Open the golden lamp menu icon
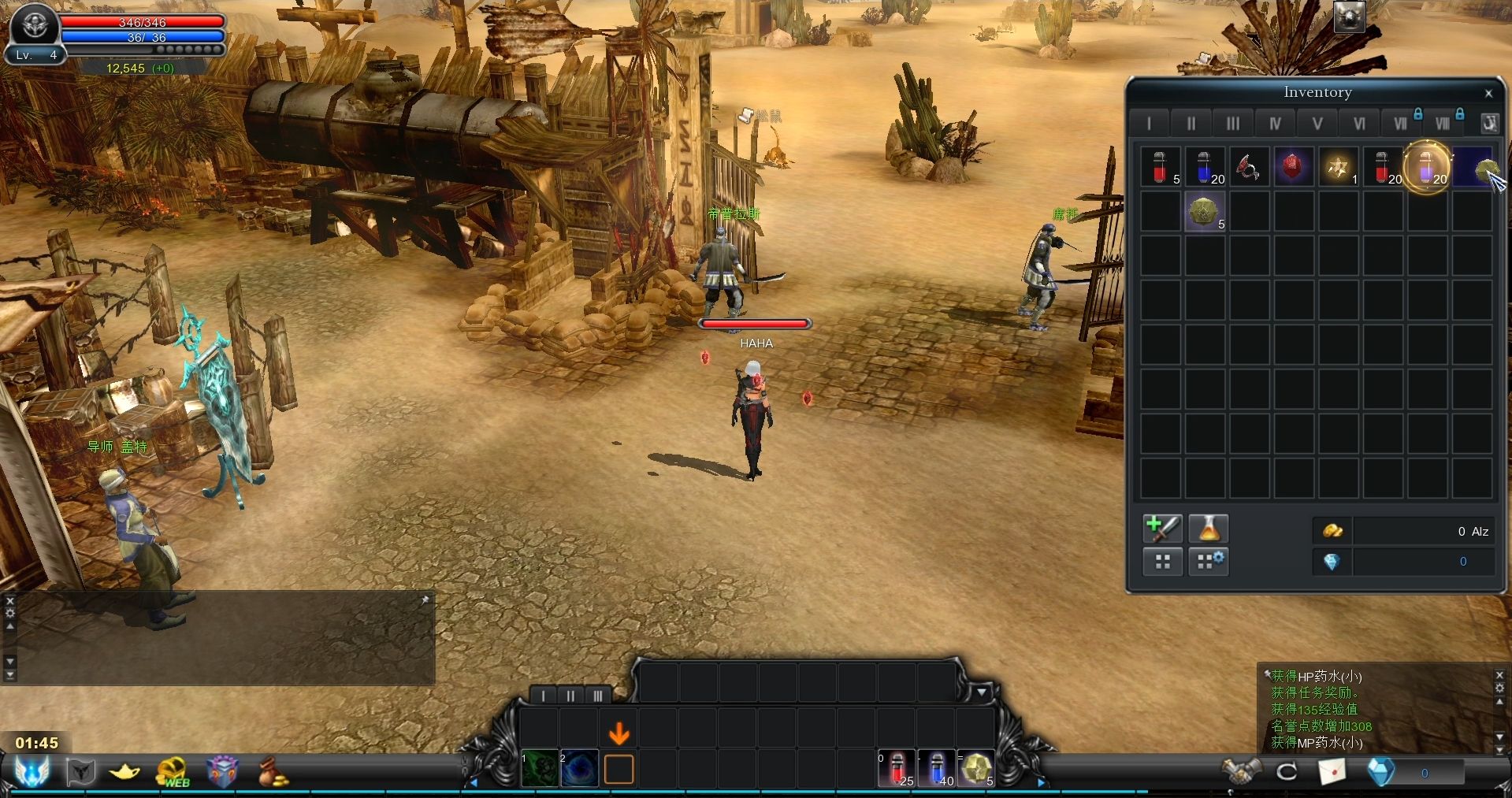The height and width of the screenshot is (798, 1512). click(124, 772)
